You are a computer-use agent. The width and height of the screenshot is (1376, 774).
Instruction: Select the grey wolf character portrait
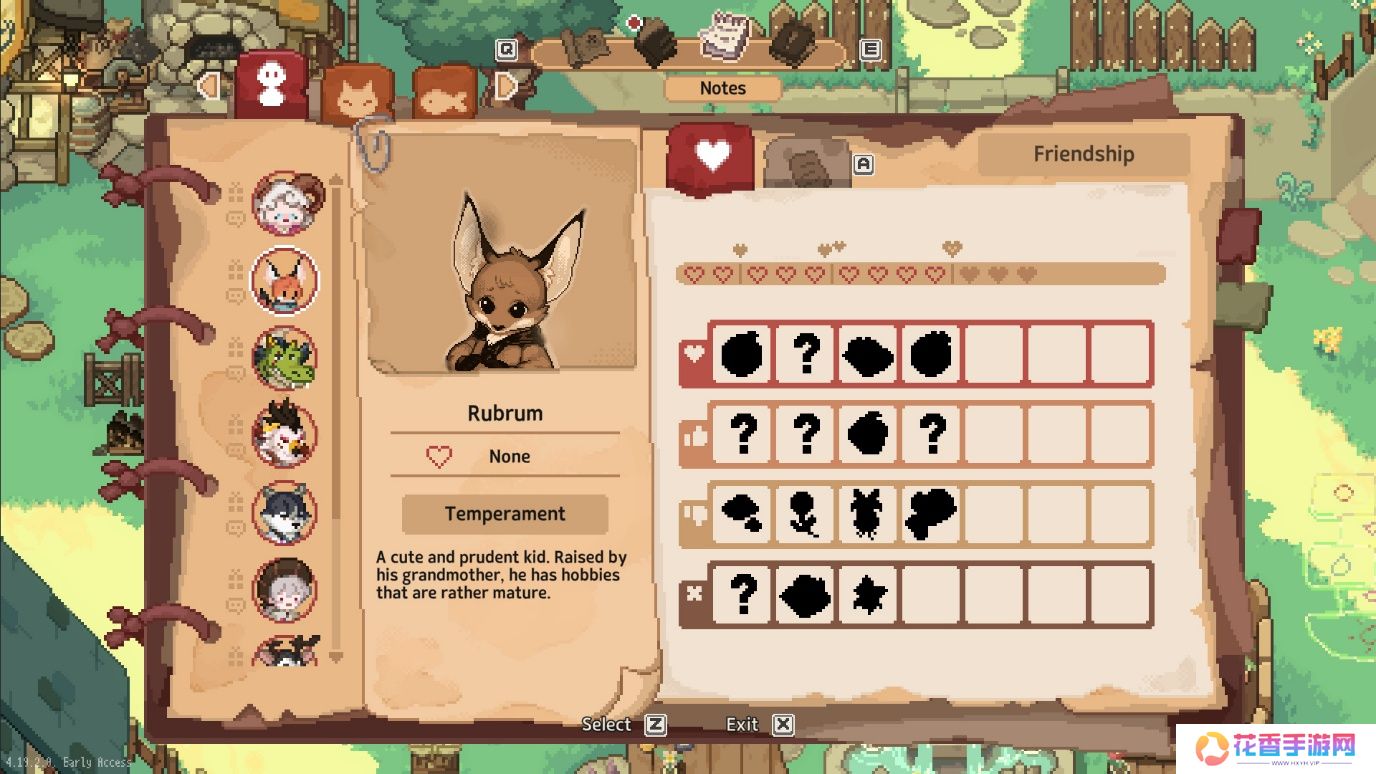coord(285,513)
